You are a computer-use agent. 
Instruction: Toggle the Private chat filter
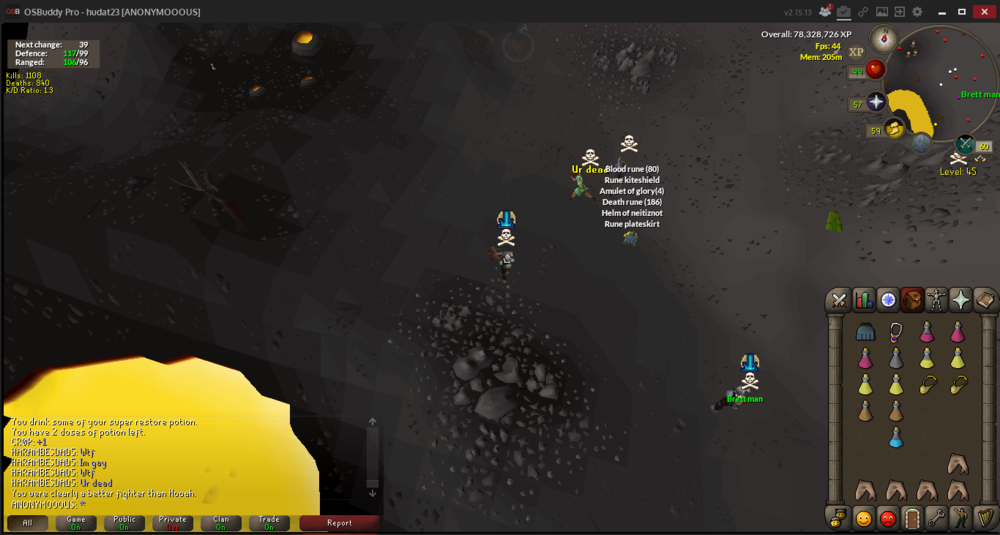click(x=173, y=523)
